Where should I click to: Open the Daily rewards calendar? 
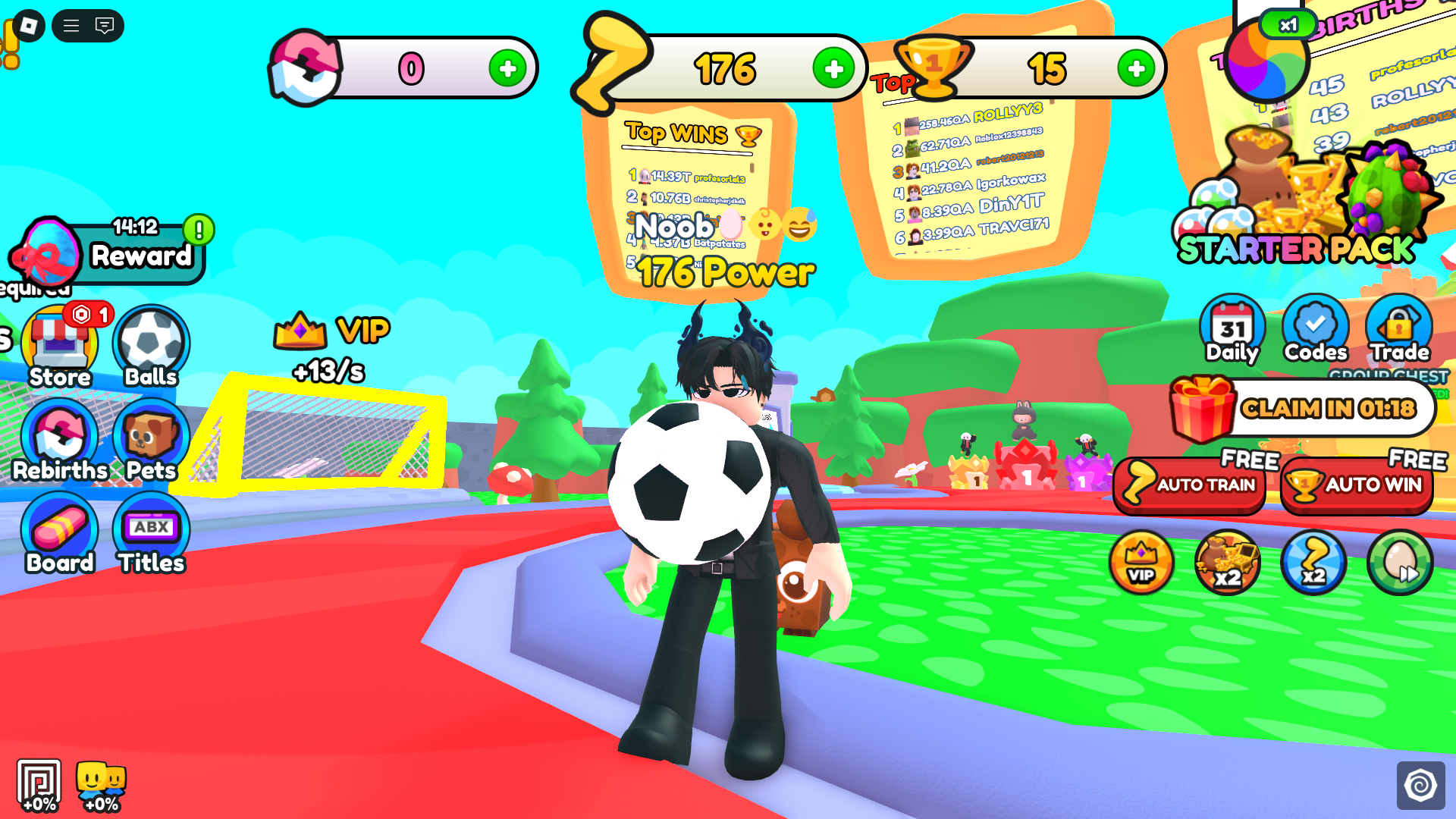click(1232, 330)
